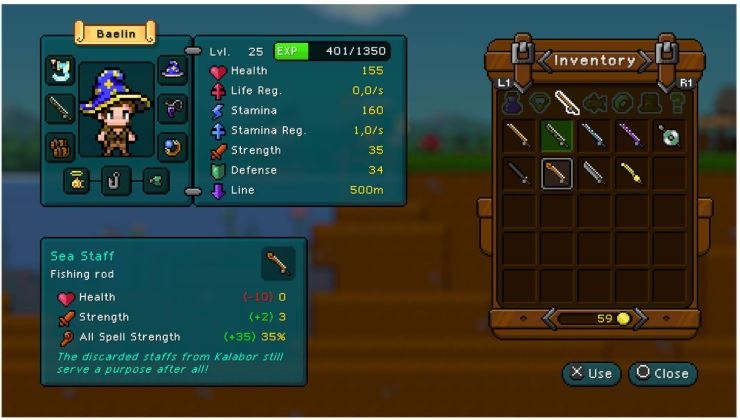
Task: Select the equipped amulet slot
Action: (x=174, y=107)
